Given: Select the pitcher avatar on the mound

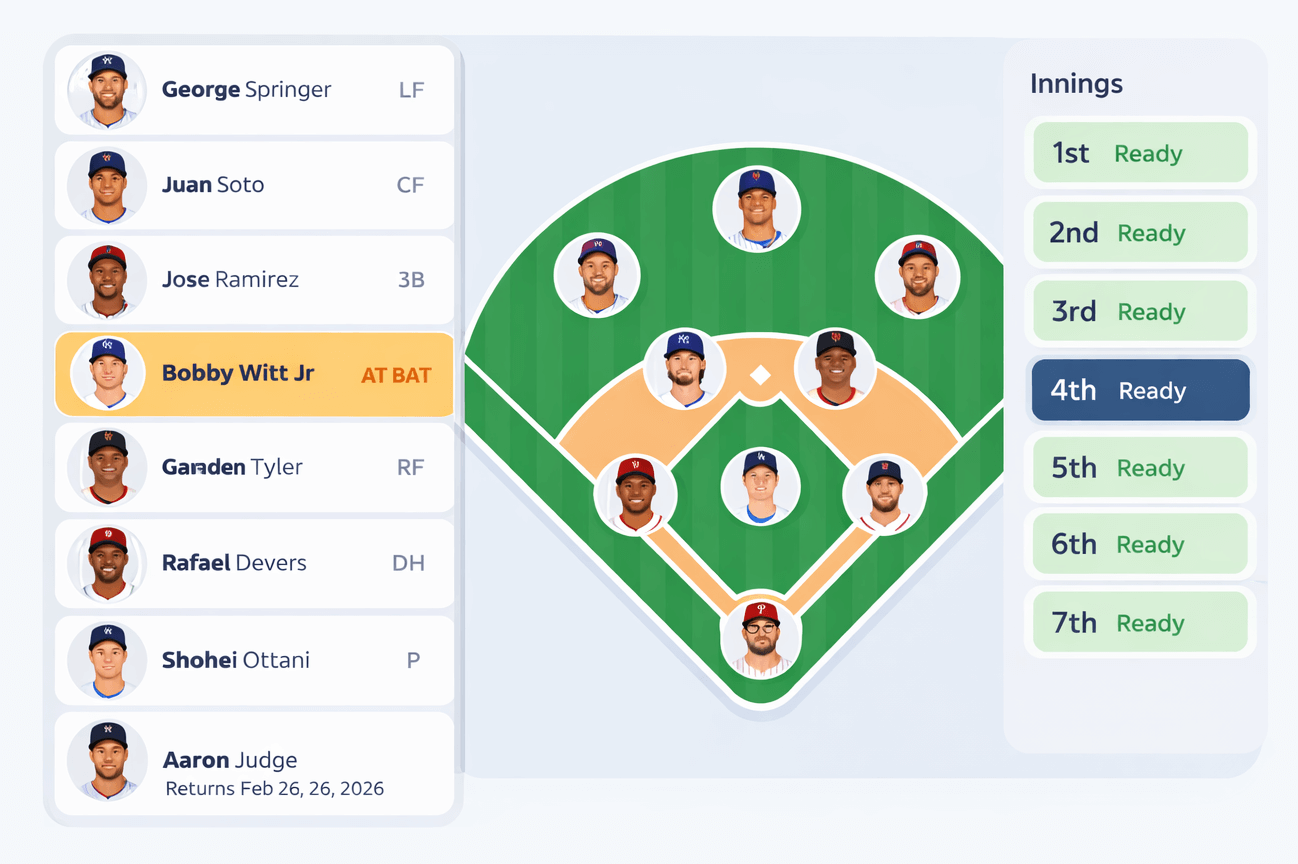Looking at the screenshot, I should pos(762,485).
